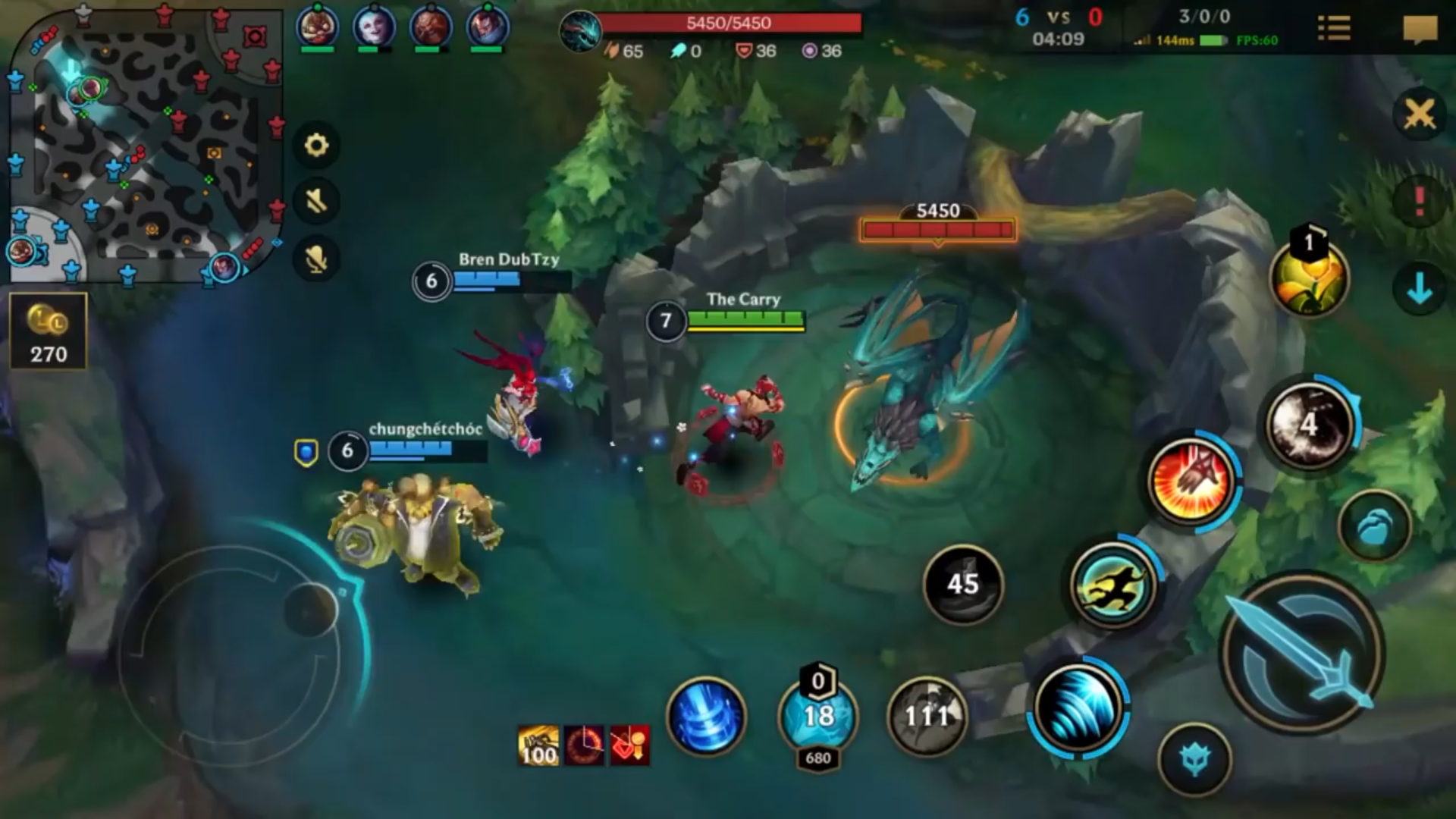Use the honeyfruit flower item
The image size is (1456, 819).
pos(1309,278)
